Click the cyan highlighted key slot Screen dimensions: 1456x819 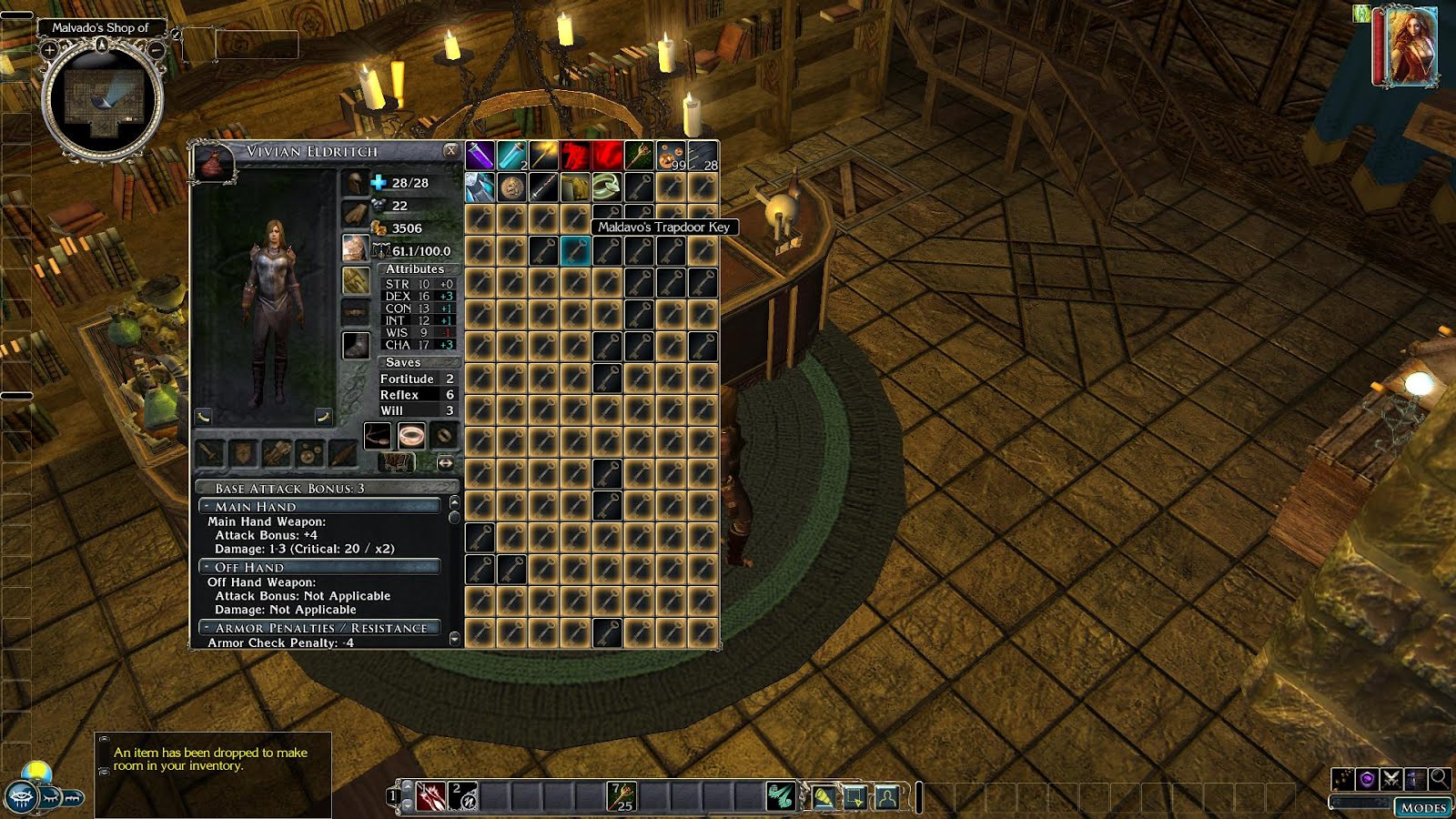575,251
